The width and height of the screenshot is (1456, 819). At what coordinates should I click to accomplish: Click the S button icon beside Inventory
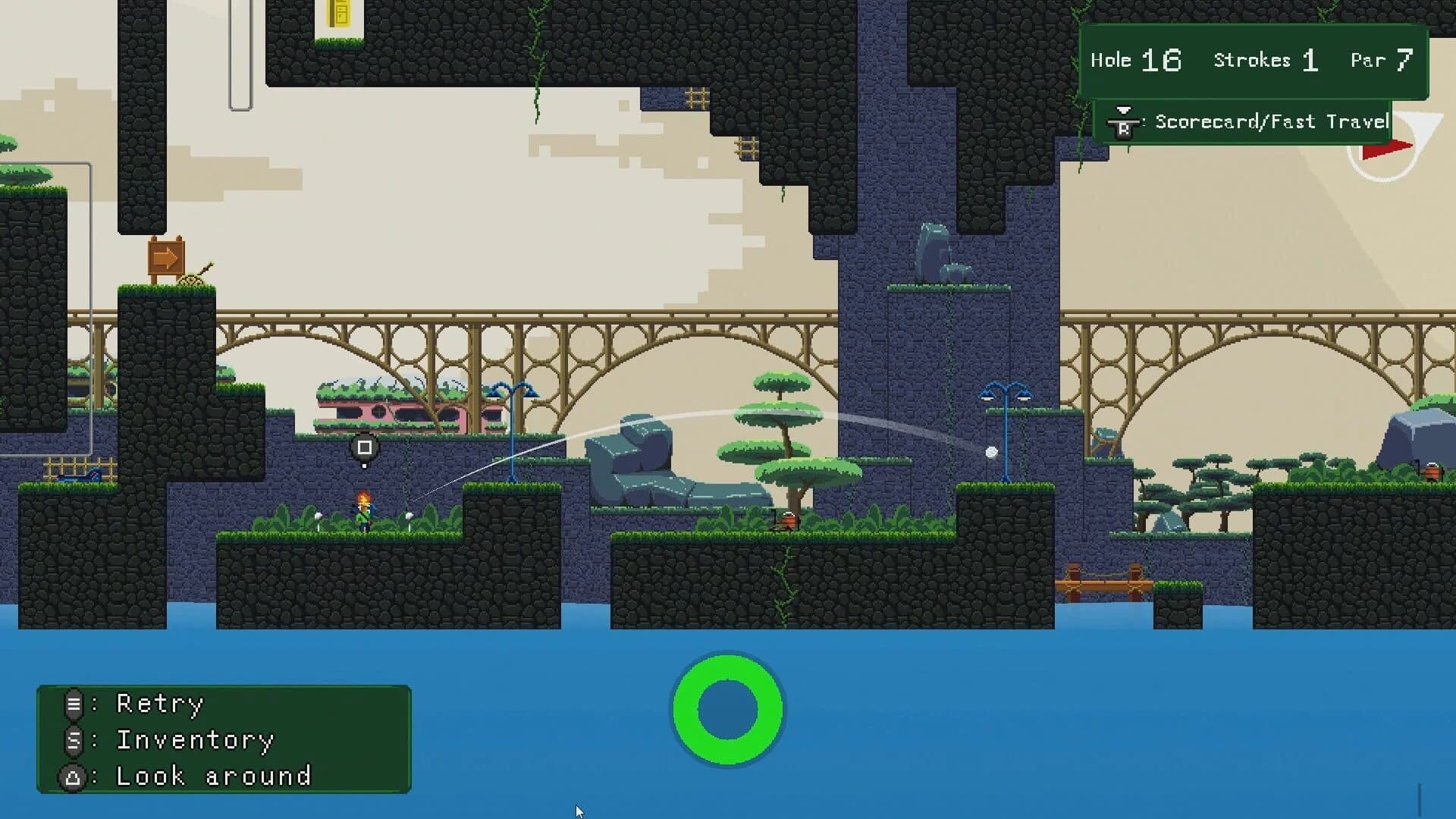[x=73, y=741]
